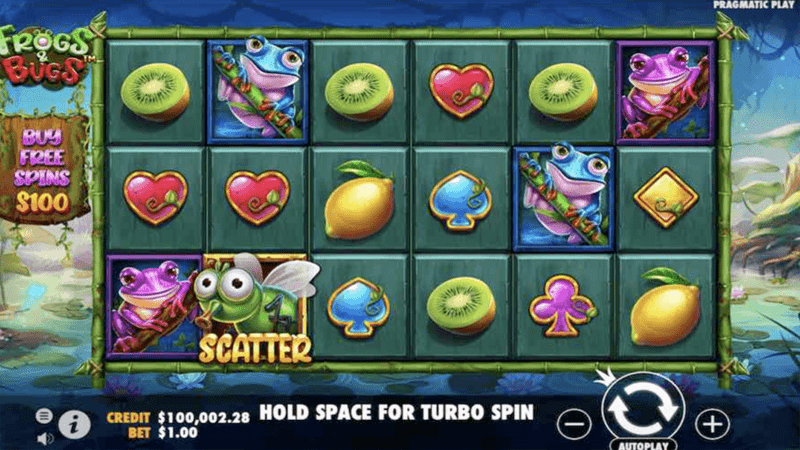Decrease the bet with the minus button
800x450 pixels.
click(573, 424)
